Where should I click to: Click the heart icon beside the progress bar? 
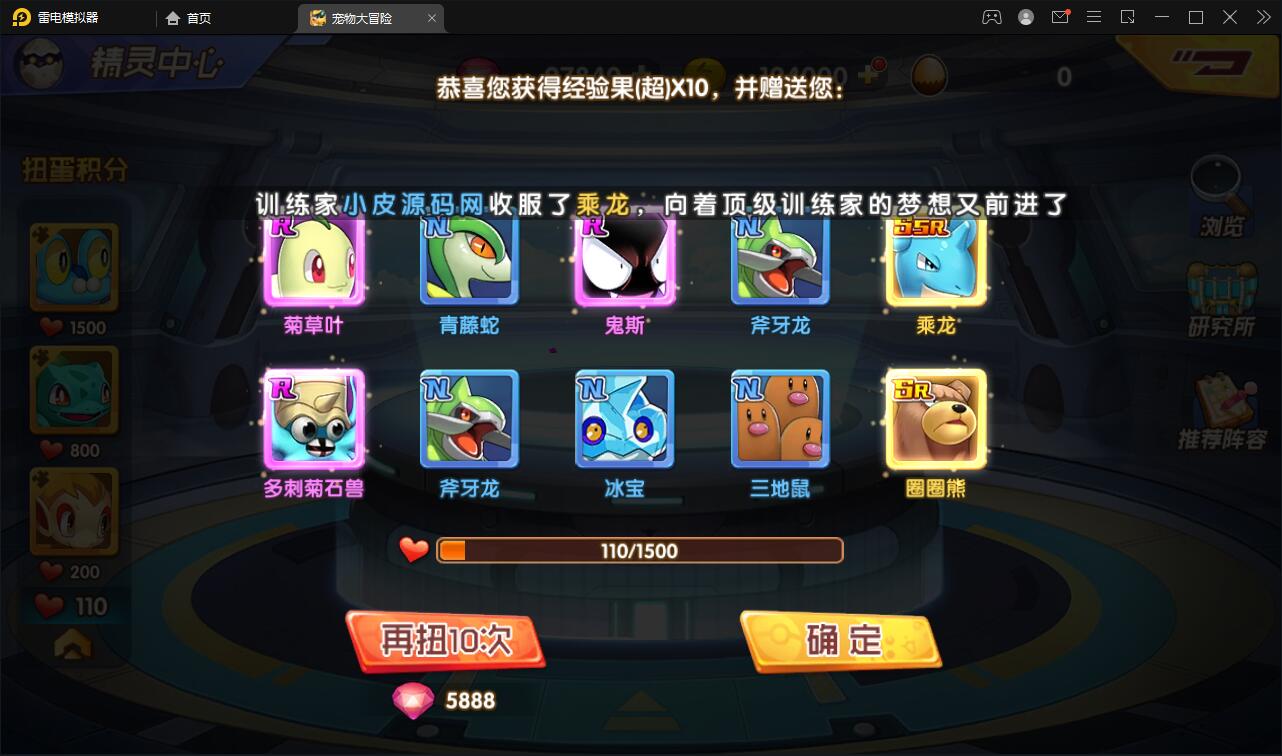pos(414,549)
